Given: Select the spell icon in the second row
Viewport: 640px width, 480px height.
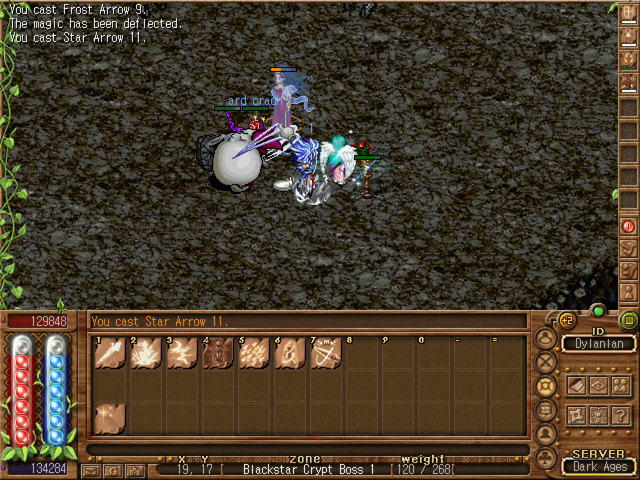Looking at the screenshot, I should pyautogui.click(x=110, y=417).
